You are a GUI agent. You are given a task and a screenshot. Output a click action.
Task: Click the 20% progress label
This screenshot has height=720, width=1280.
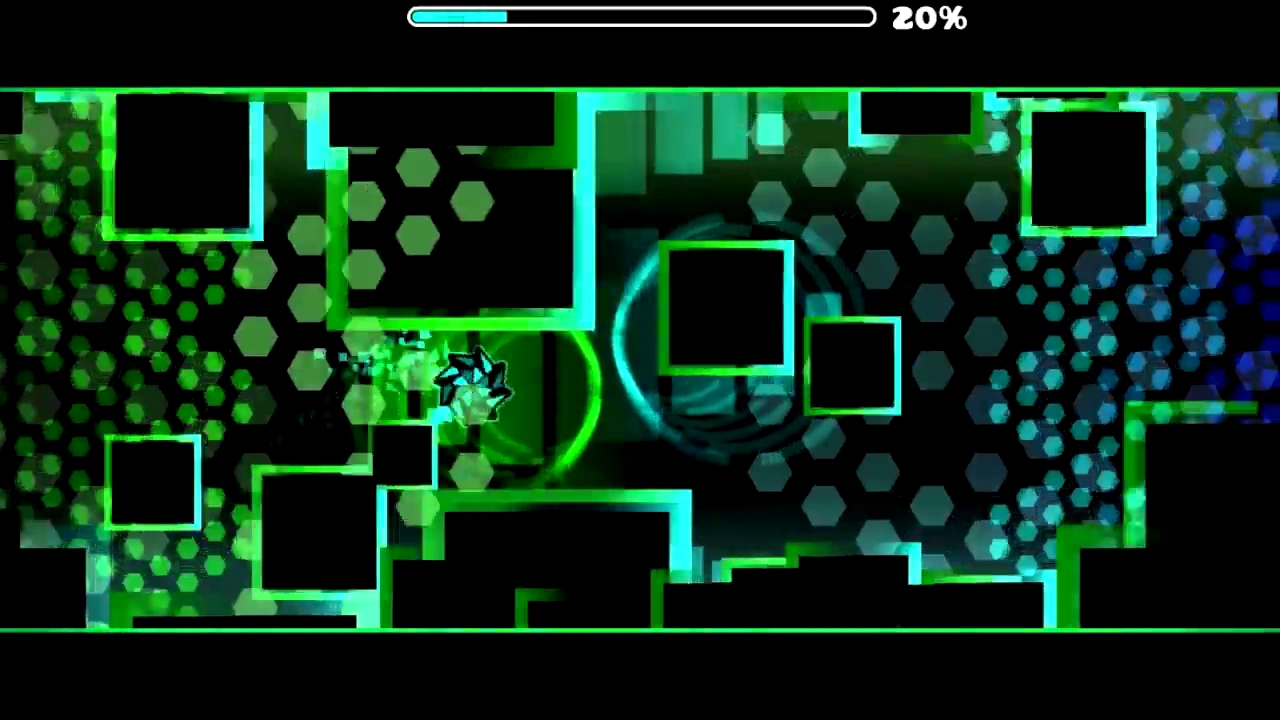pyautogui.click(x=928, y=17)
